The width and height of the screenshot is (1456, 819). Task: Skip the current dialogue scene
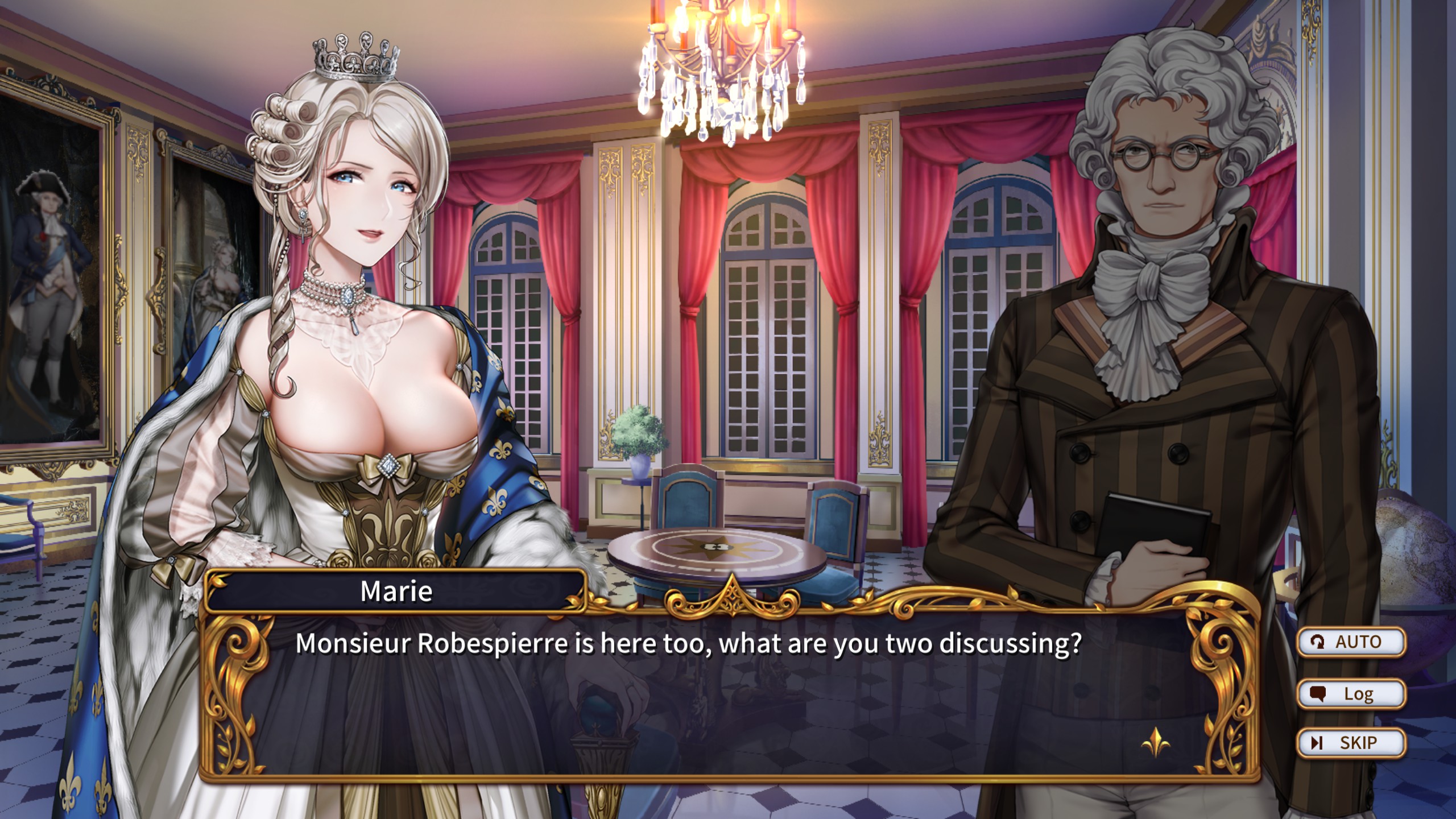point(1350,743)
